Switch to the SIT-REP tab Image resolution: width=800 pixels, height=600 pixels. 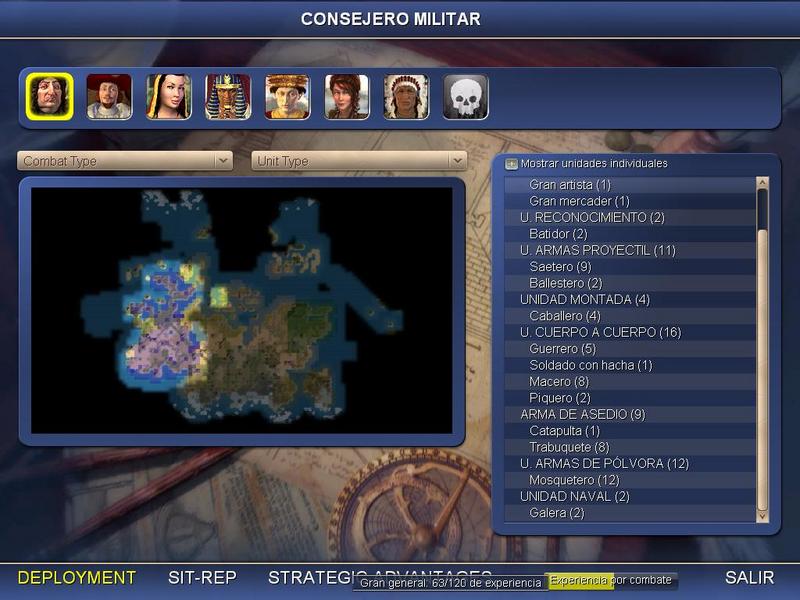[x=201, y=577]
